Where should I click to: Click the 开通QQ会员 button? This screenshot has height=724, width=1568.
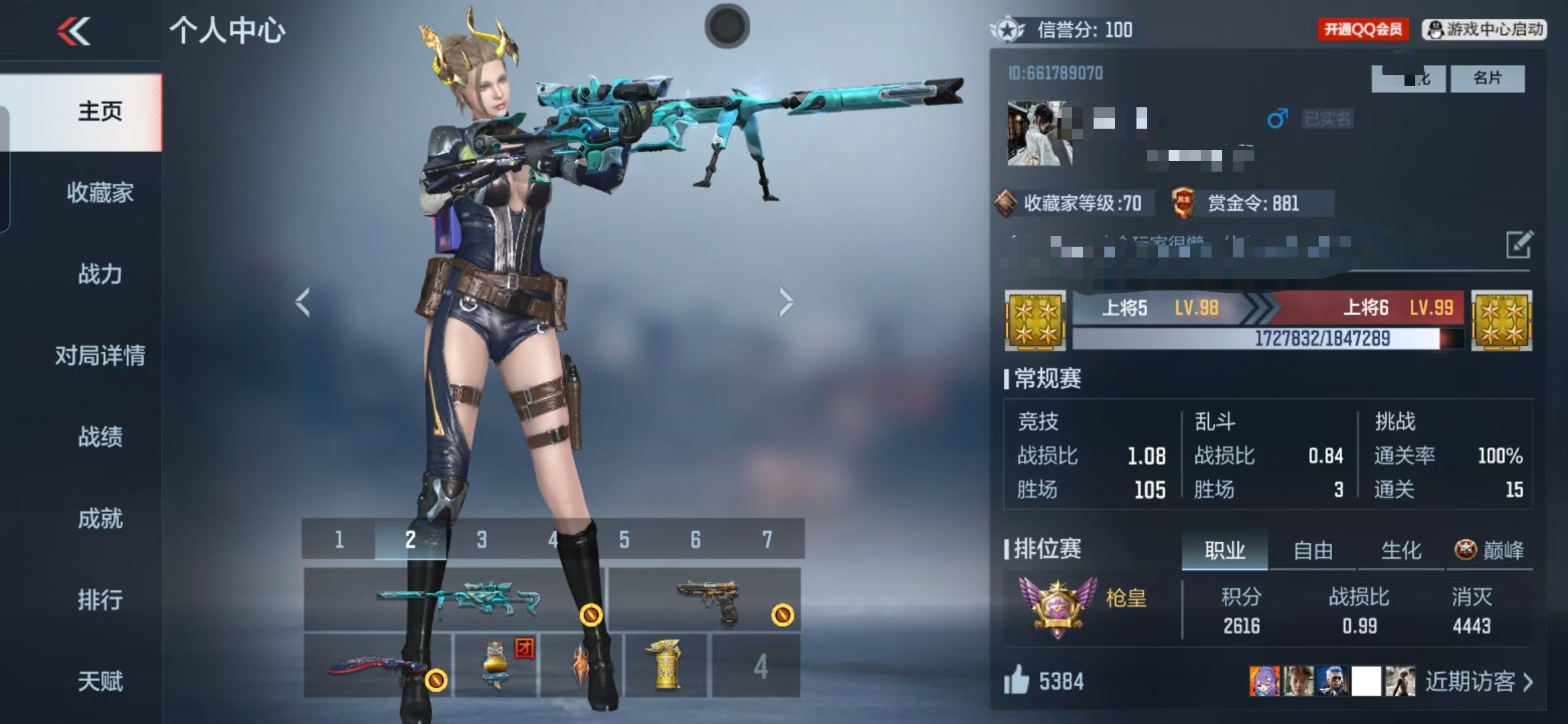[1363, 29]
